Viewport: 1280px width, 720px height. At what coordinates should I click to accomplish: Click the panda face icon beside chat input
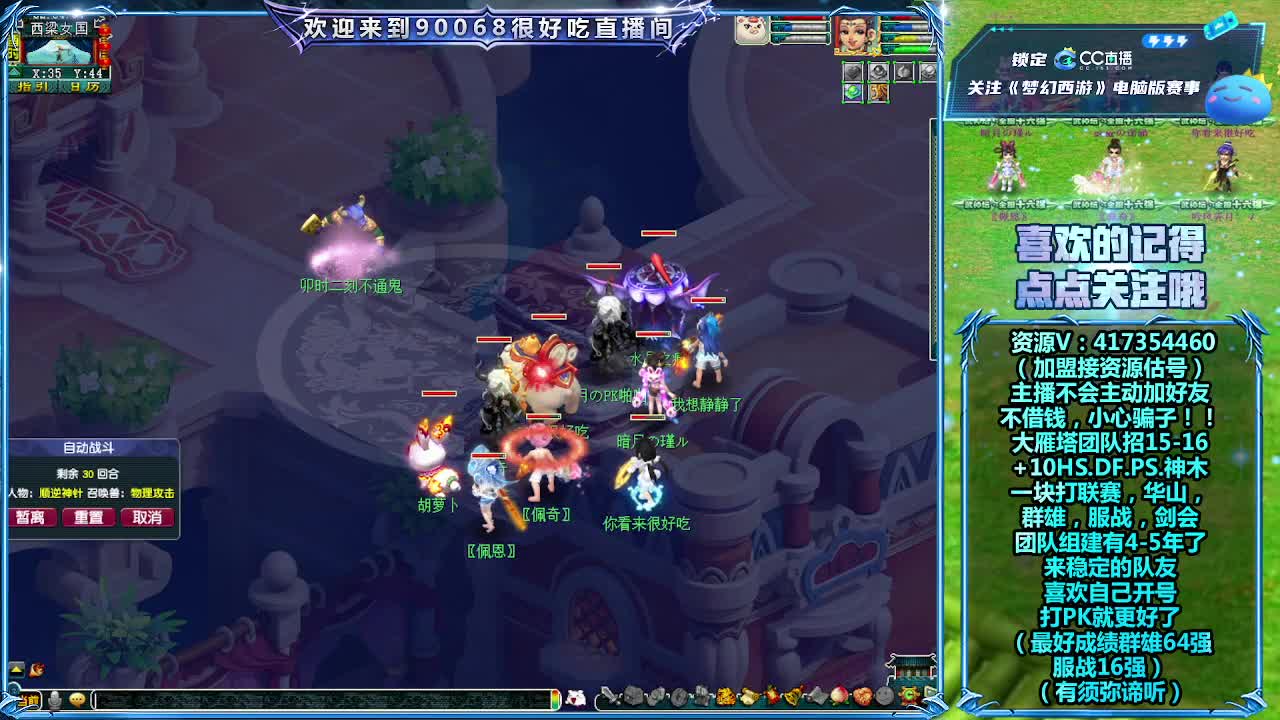578,699
